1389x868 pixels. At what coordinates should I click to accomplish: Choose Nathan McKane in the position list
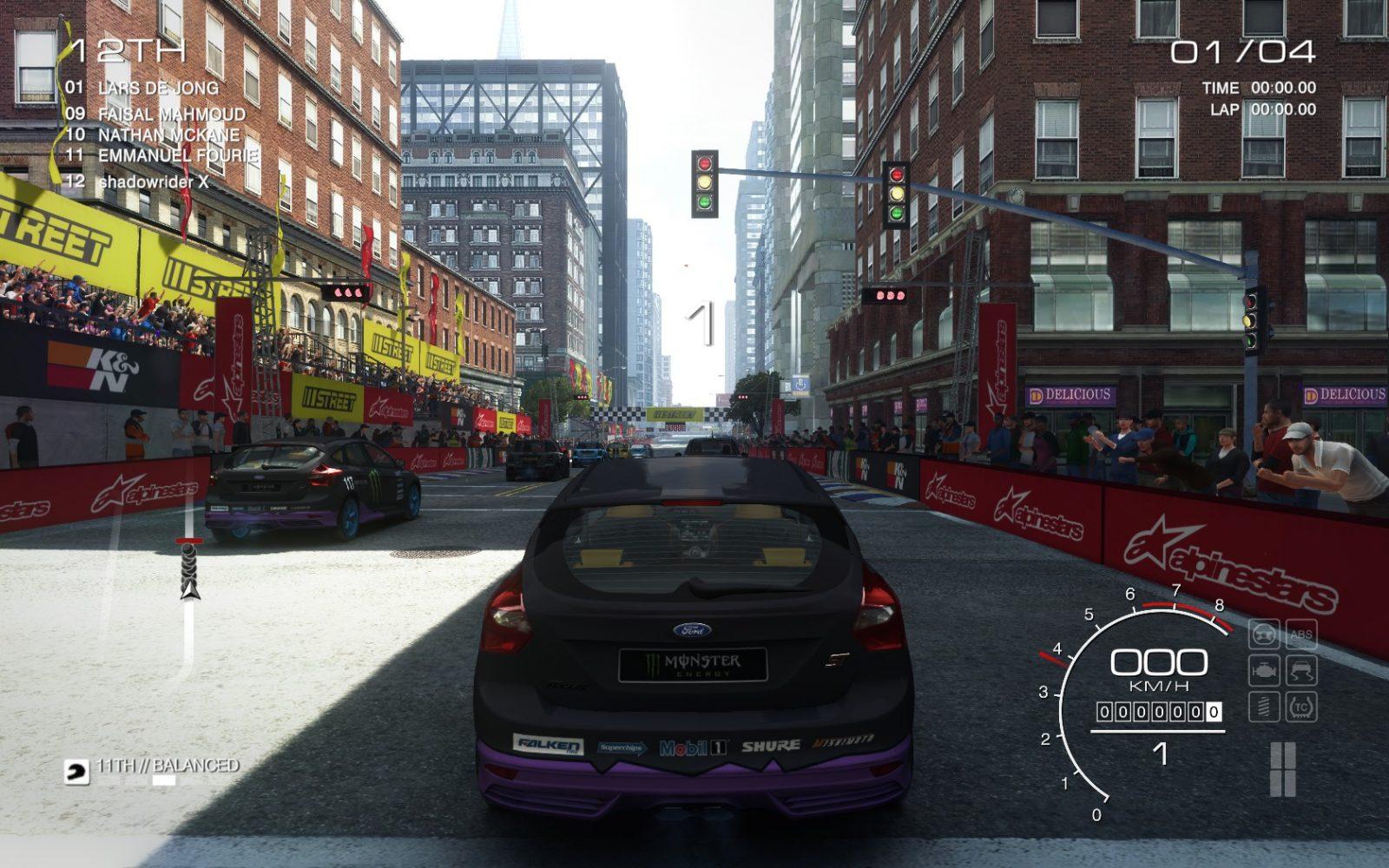coord(168,135)
